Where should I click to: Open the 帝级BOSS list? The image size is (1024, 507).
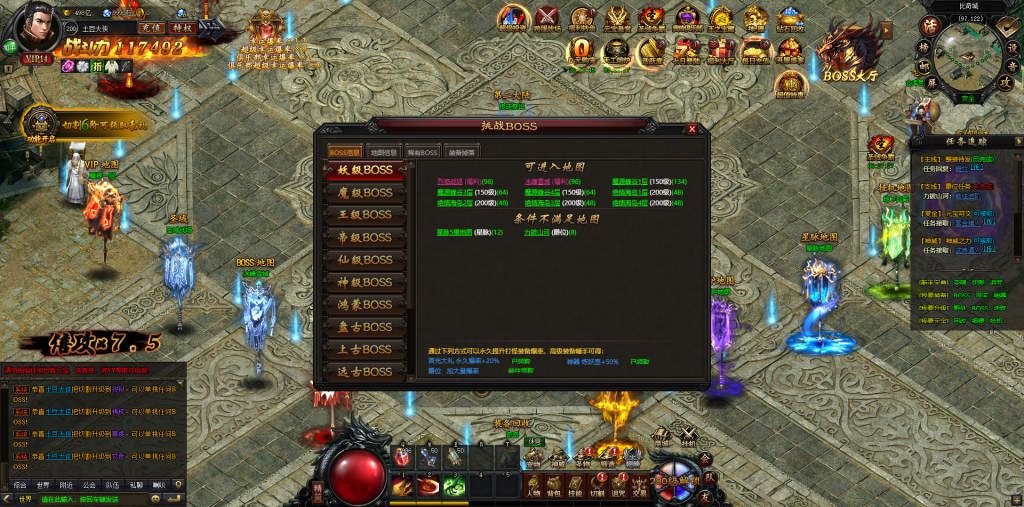click(364, 237)
